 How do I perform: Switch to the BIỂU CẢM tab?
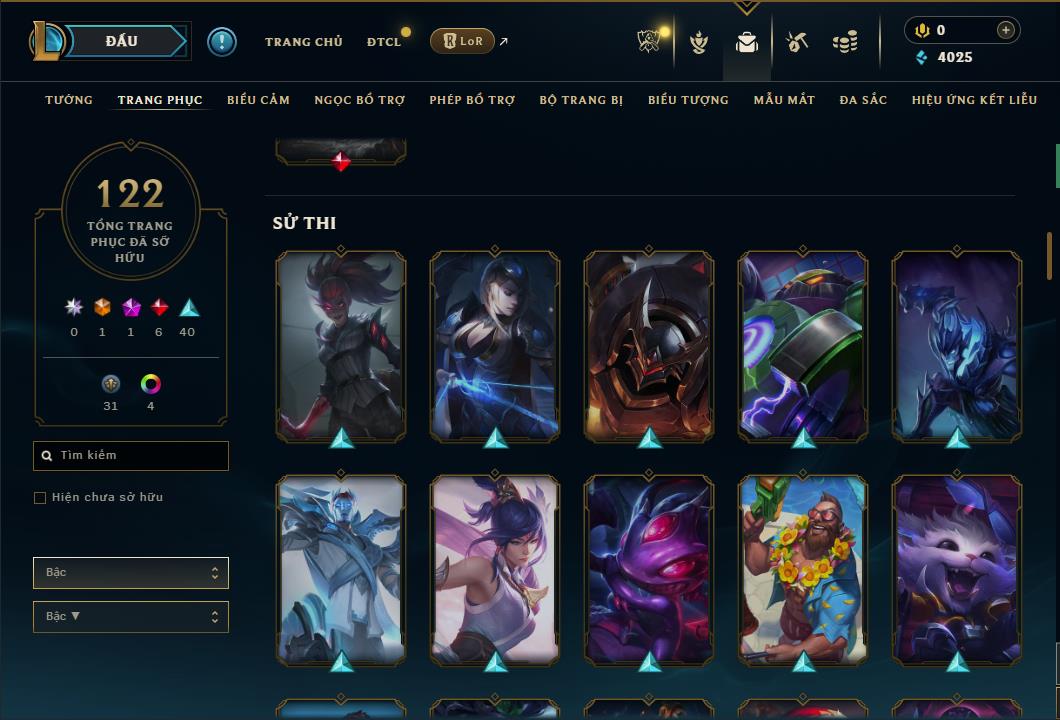258,100
